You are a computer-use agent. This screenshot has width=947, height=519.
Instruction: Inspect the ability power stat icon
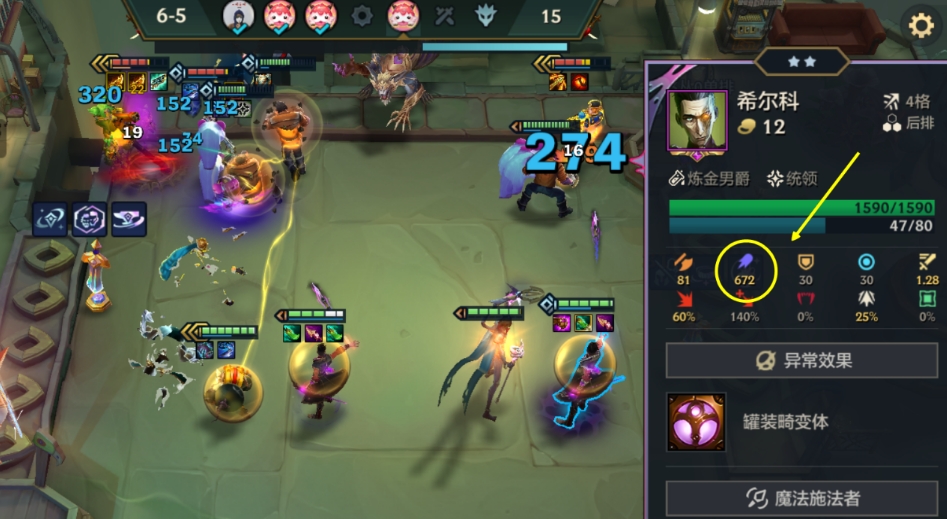[743, 261]
